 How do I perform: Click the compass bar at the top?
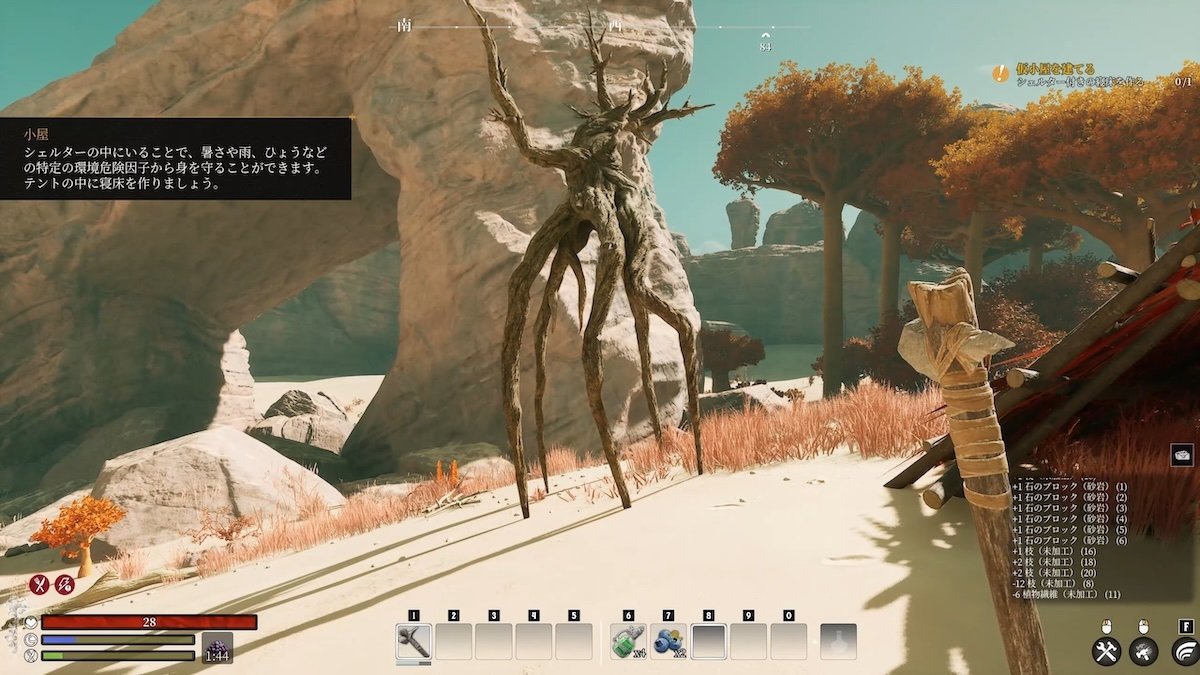pos(600,27)
